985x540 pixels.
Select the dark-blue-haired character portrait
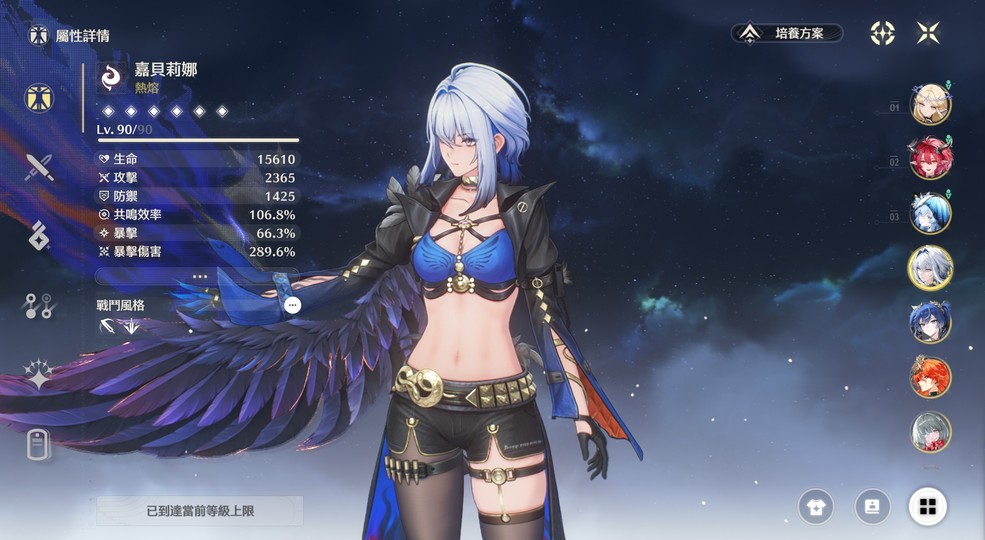click(x=930, y=323)
